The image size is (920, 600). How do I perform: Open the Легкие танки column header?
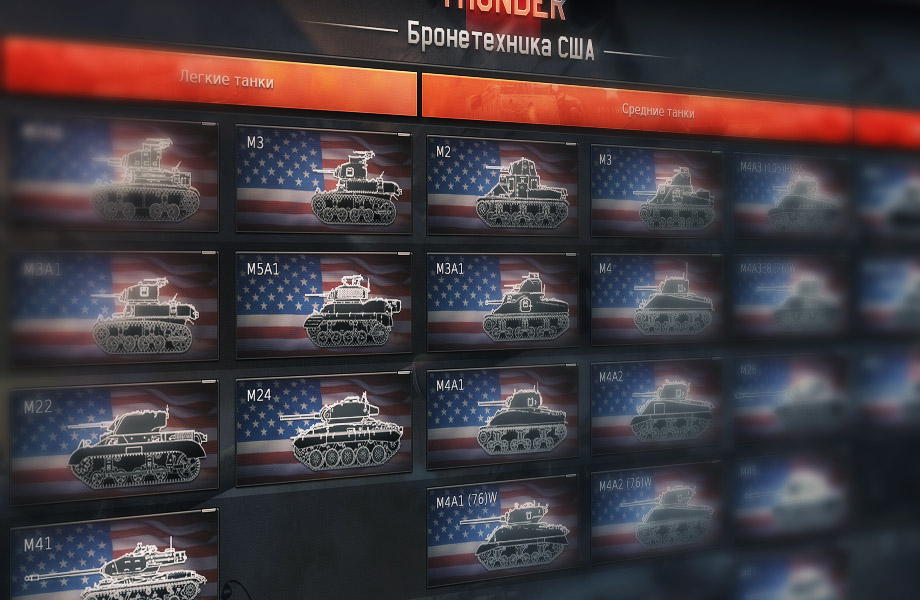tap(225, 78)
